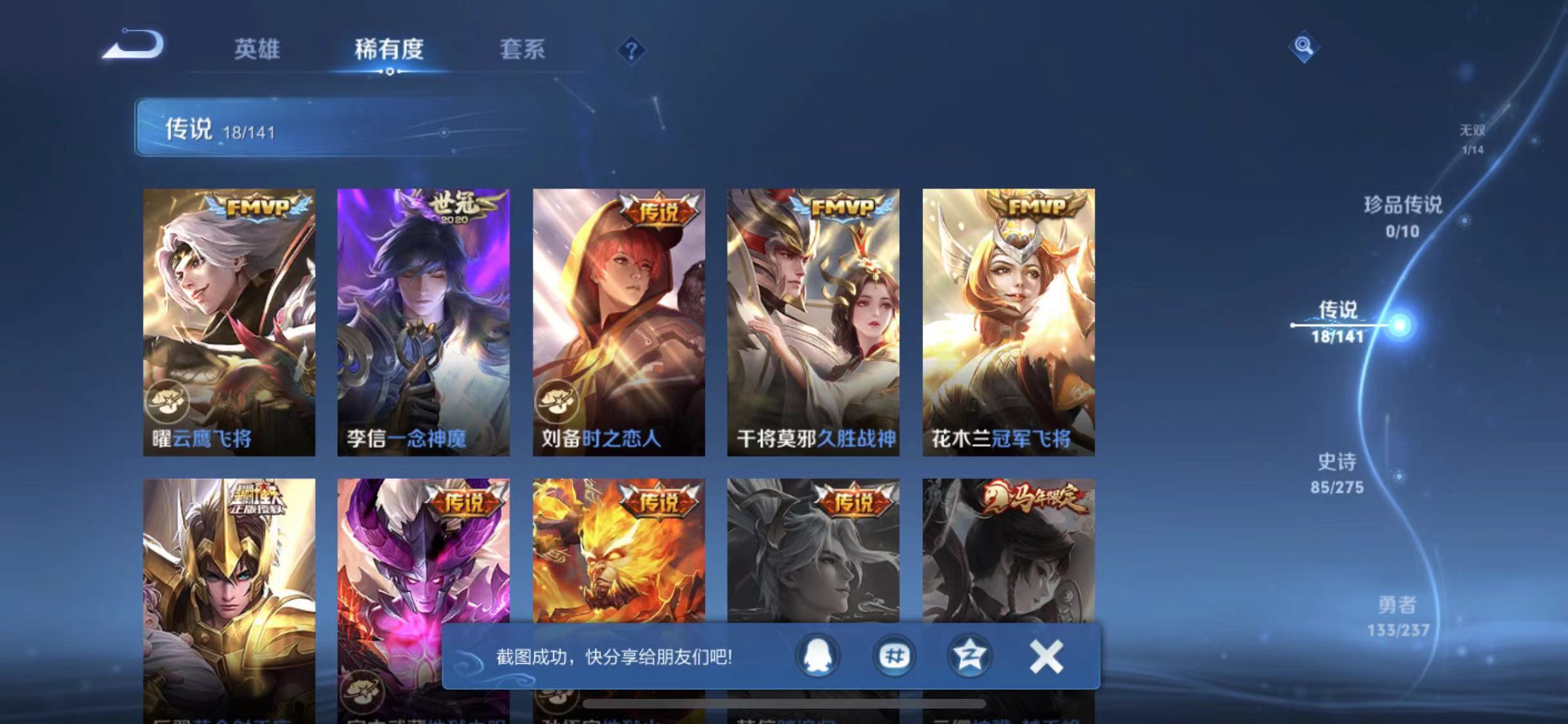Dismiss the screenshot share notification
The width and height of the screenshot is (1568, 724).
click(1046, 656)
